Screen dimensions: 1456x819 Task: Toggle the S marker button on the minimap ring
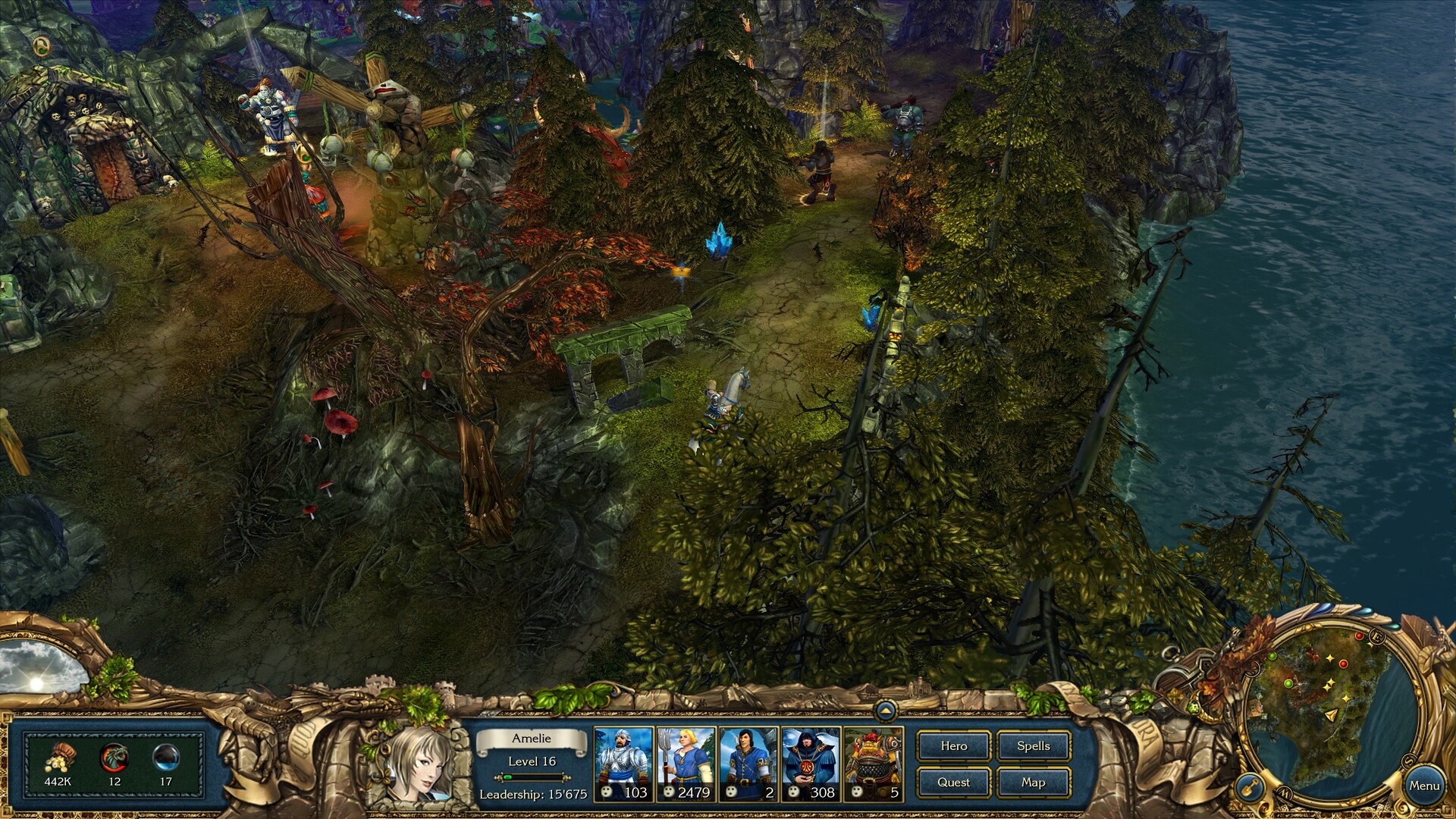(1408, 761)
